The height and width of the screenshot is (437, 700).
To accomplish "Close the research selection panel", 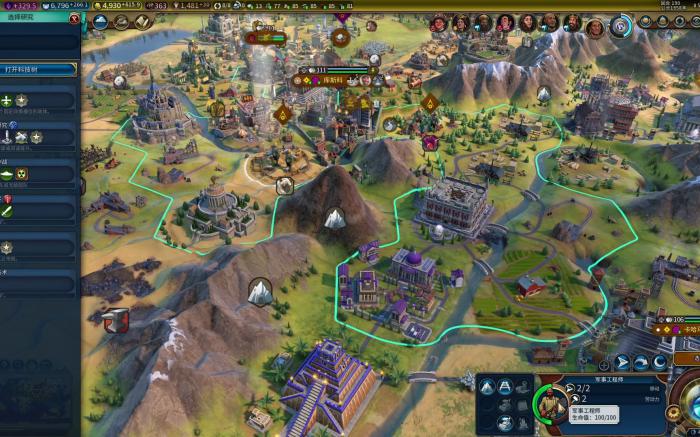I will pyautogui.click(x=76, y=19).
